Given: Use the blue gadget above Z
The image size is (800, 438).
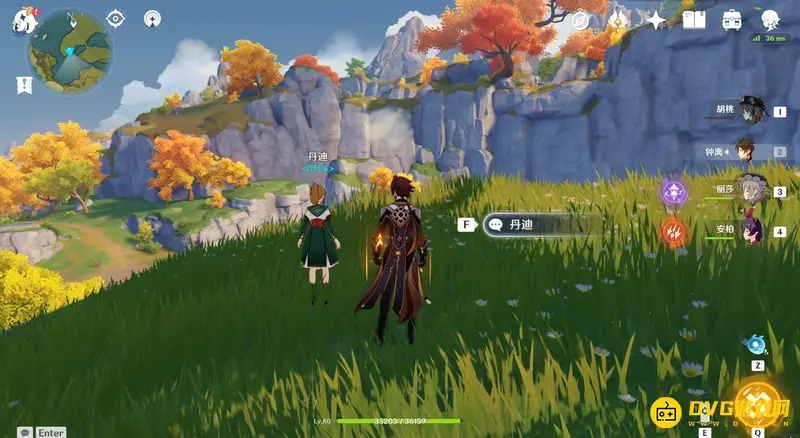Looking at the screenshot, I should pos(757,345).
